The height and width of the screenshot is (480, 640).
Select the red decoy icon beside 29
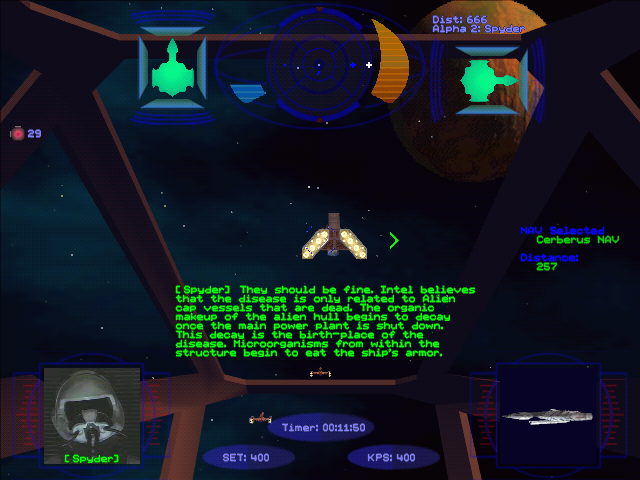click(x=17, y=133)
